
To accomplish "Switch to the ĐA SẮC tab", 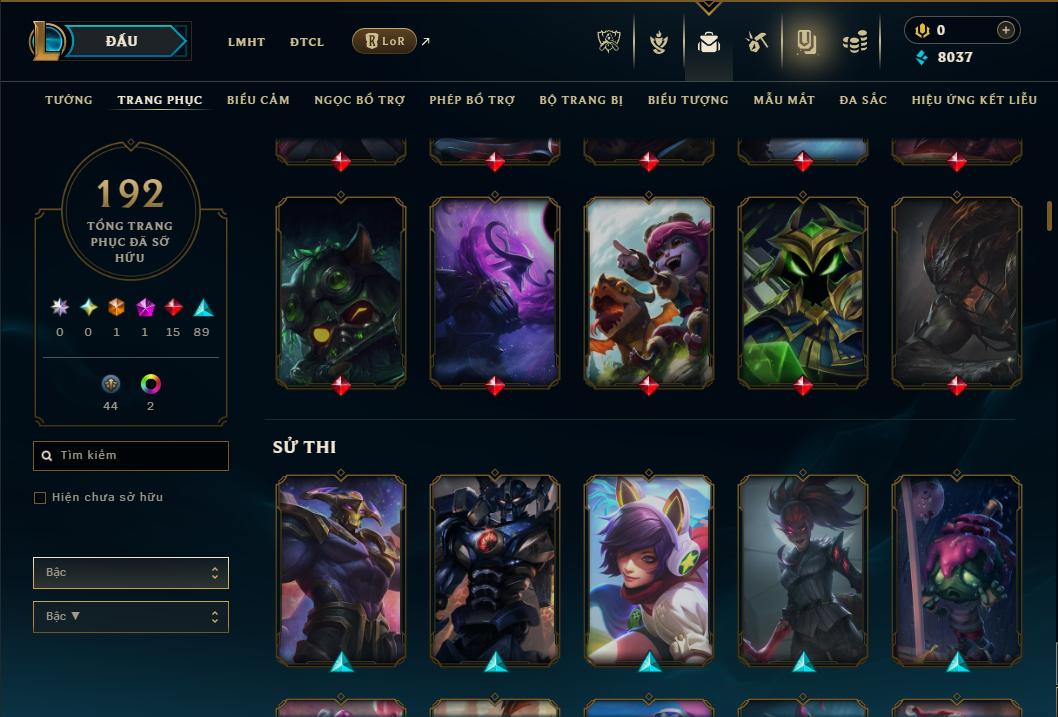I will click(x=863, y=100).
